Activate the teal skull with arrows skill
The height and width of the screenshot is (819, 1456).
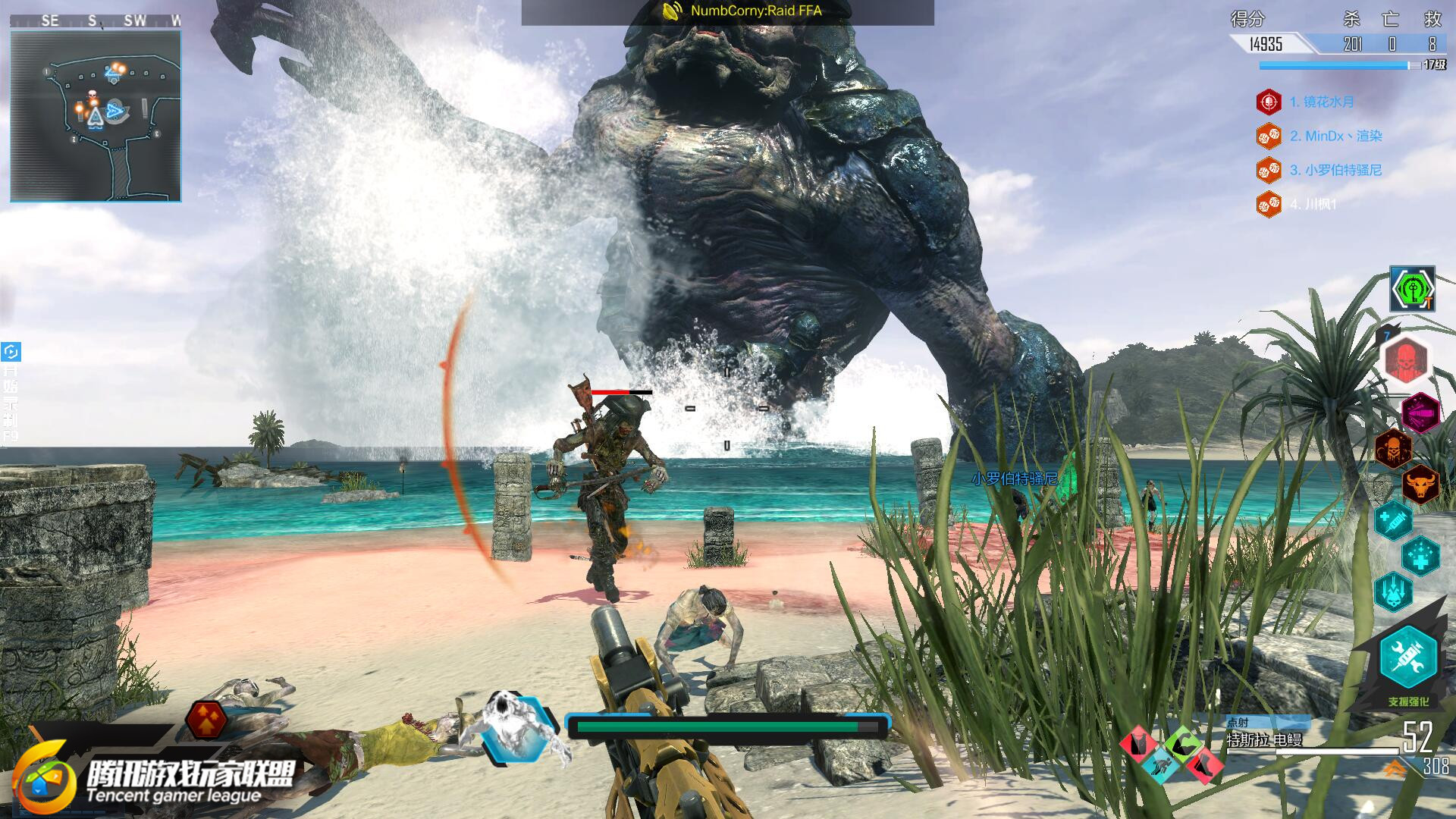pos(1394,591)
